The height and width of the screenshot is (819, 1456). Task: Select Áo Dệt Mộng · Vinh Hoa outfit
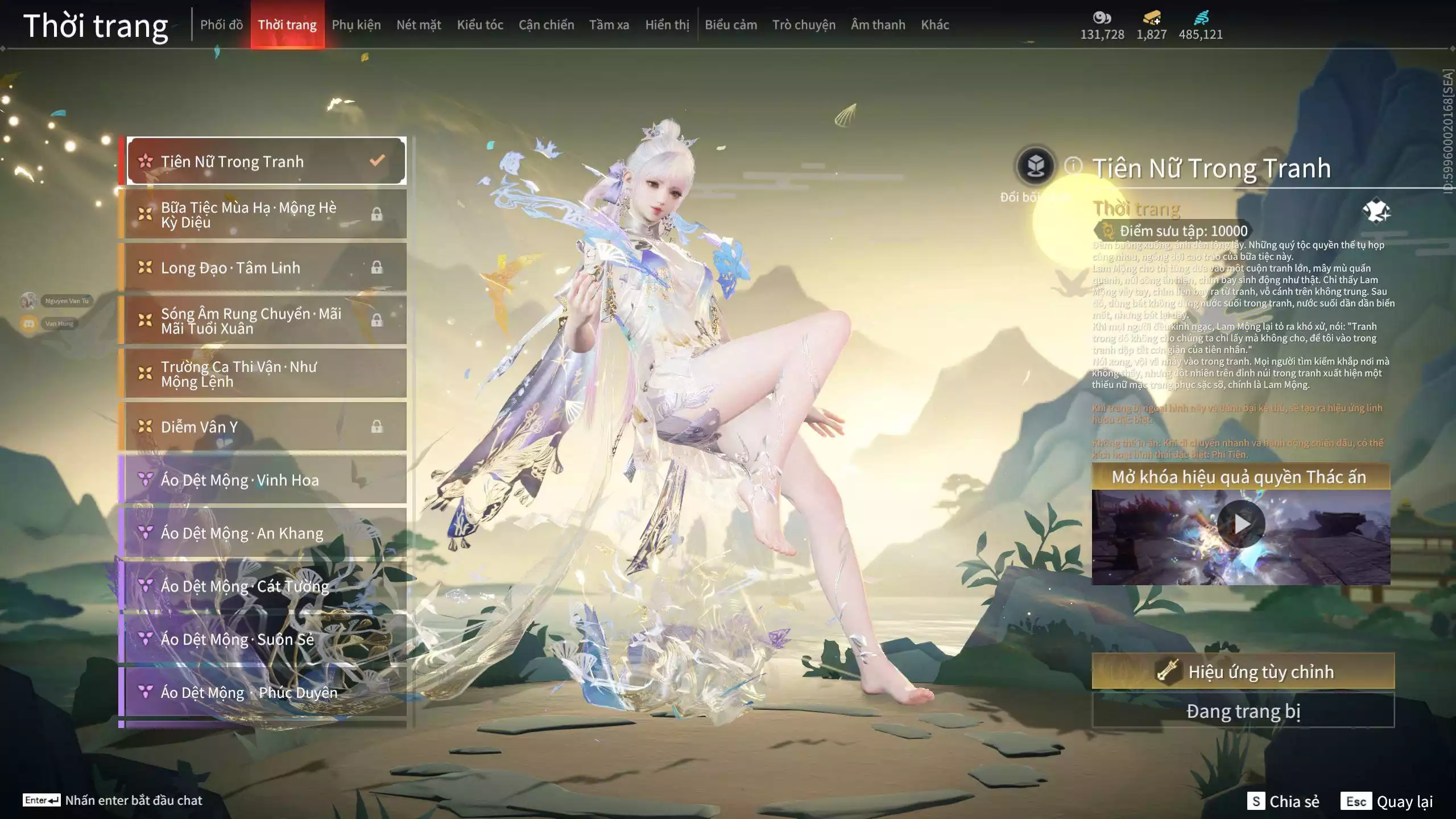click(x=266, y=480)
